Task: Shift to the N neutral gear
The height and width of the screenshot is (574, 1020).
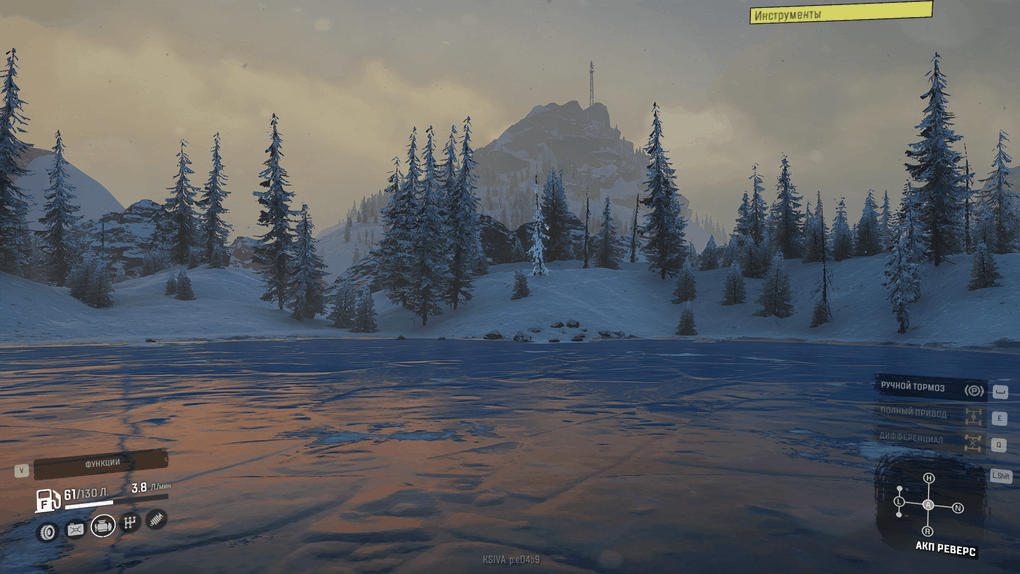Action: coord(957,508)
